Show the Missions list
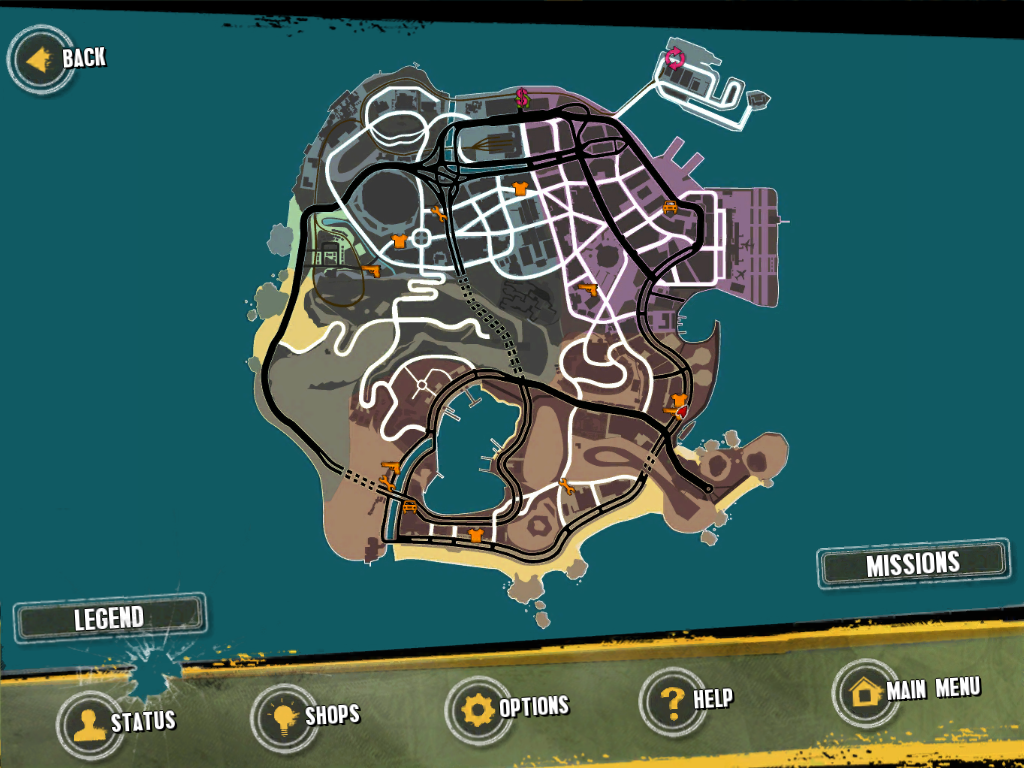Image resolution: width=1024 pixels, height=768 pixels. [912, 564]
